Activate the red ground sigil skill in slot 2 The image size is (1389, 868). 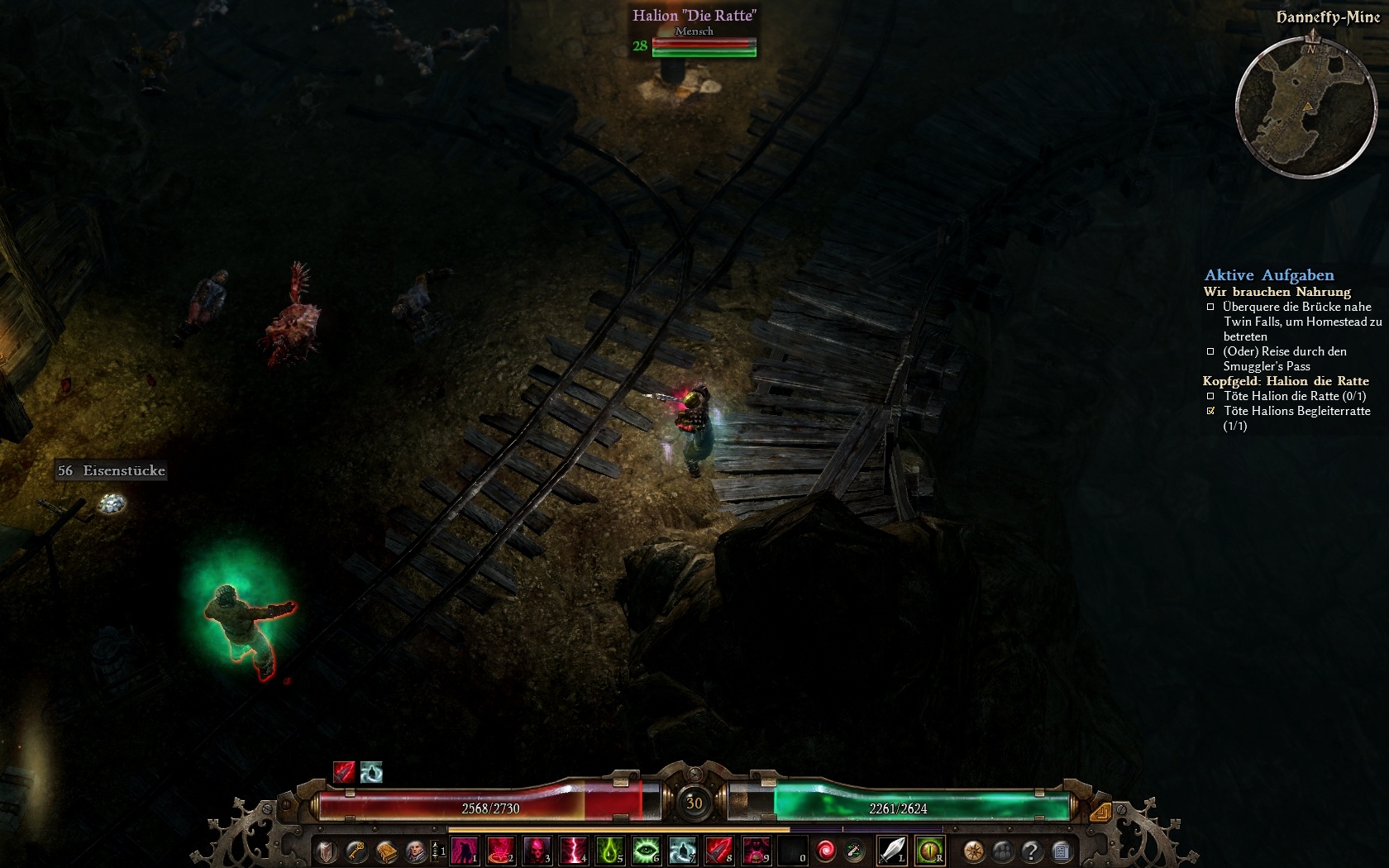(501, 851)
